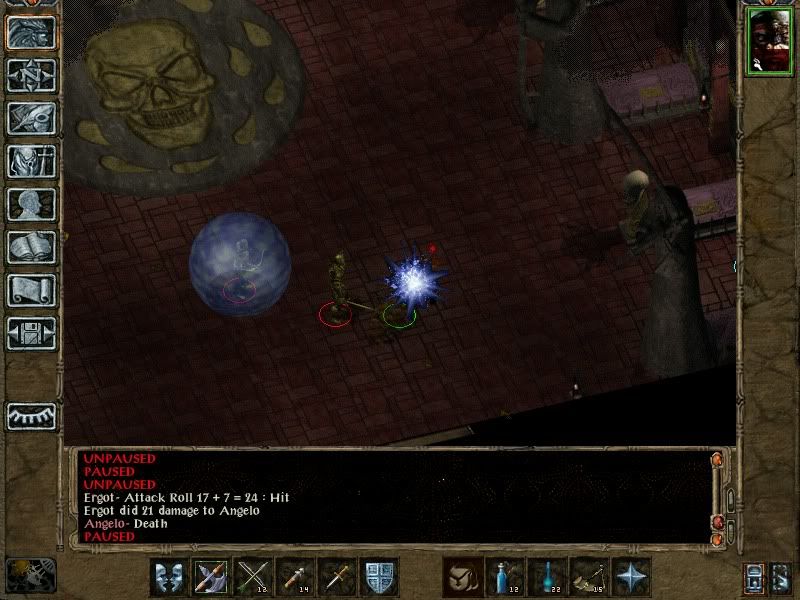800x600 pixels.
Task: Equip the crossed arrows weapon slot
Action: point(253,577)
